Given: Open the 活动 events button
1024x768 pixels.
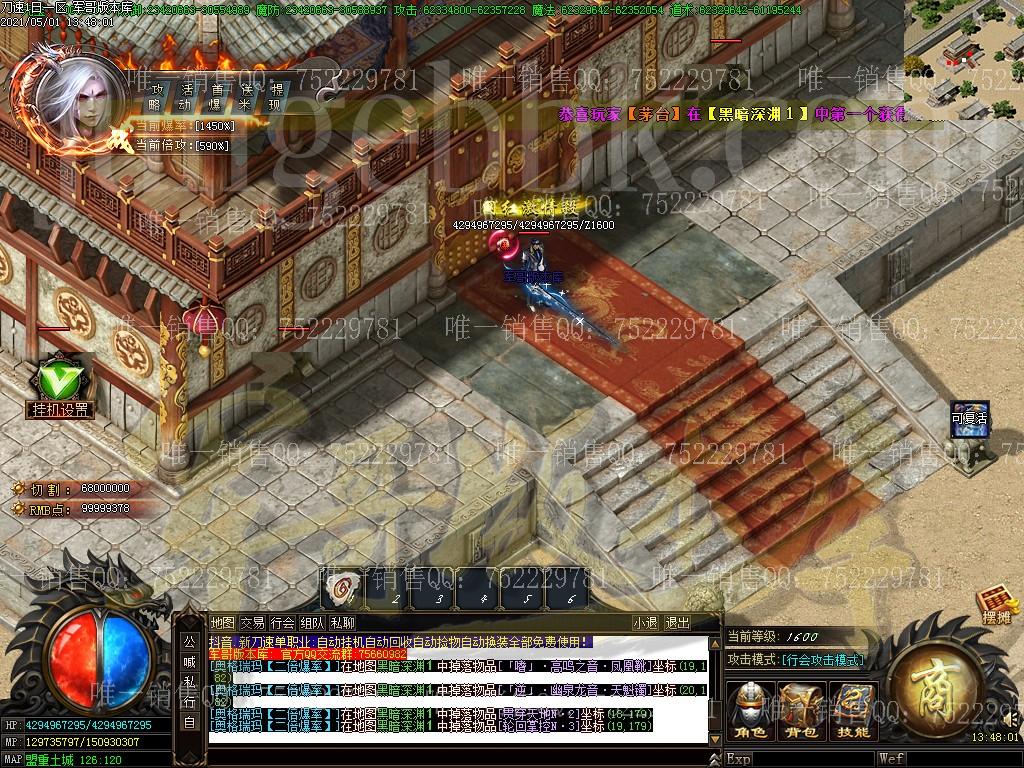Looking at the screenshot, I should (185, 96).
